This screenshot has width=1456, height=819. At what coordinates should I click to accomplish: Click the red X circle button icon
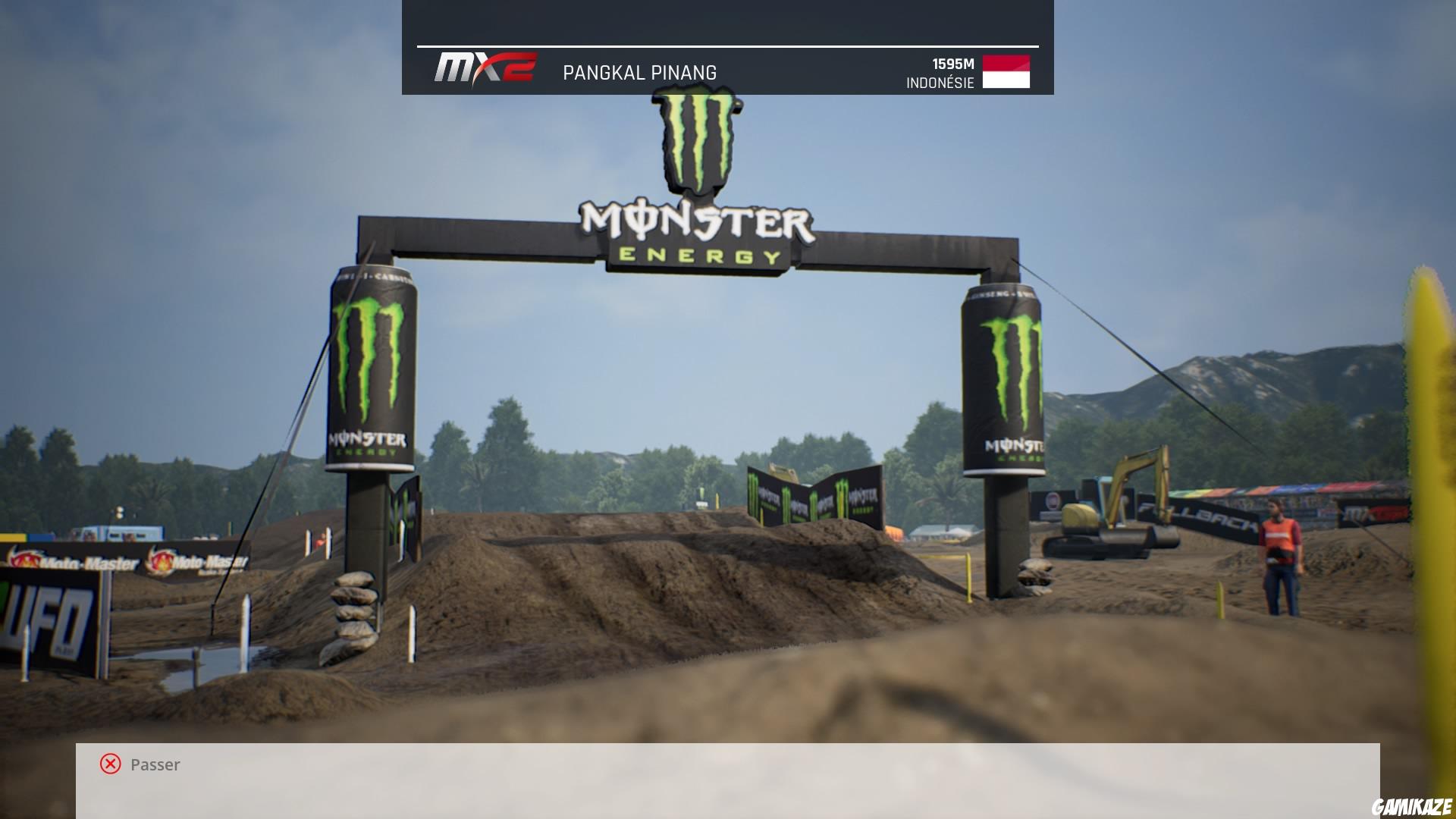(x=110, y=764)
